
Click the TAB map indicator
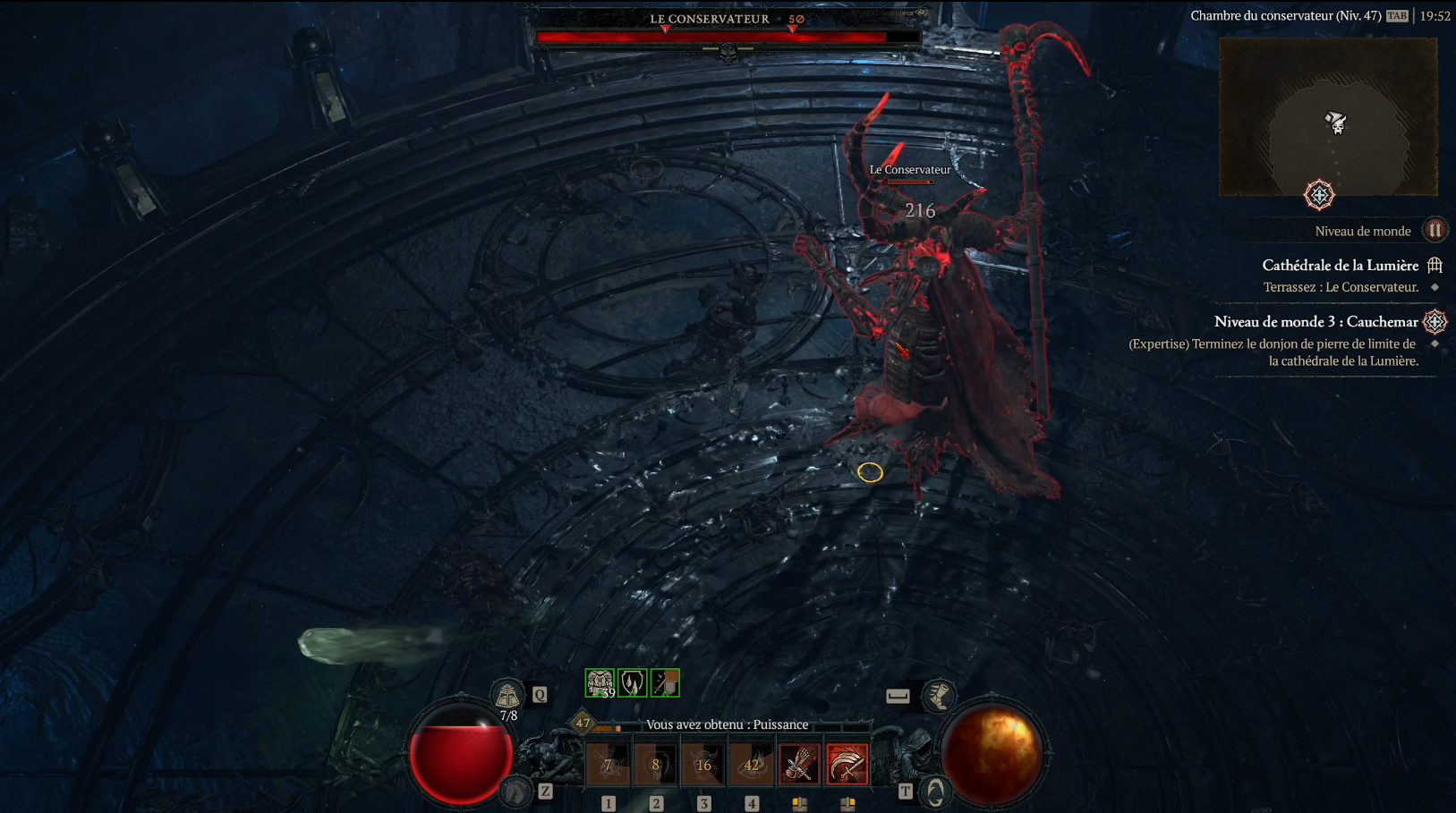(x=1397, y=15)
